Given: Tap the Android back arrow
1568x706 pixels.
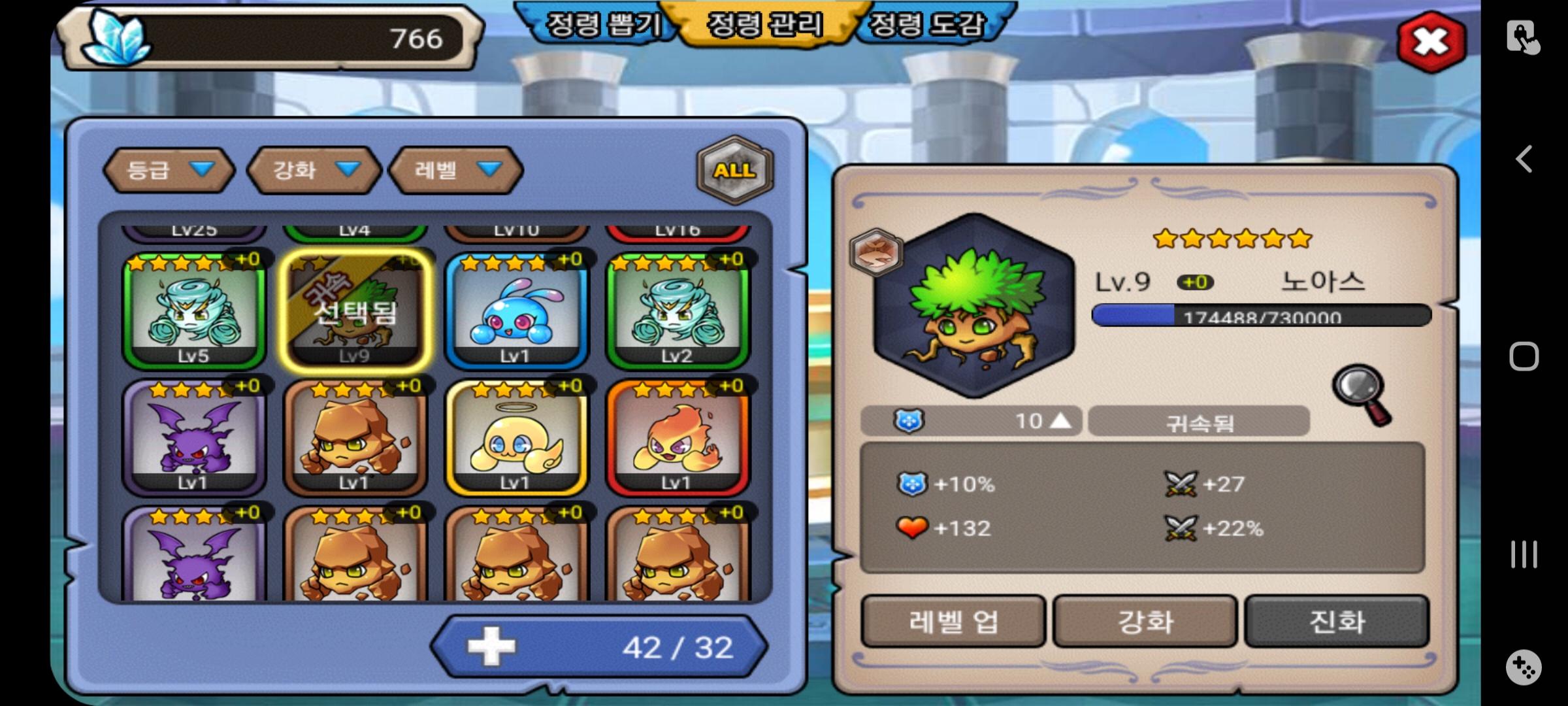Looking at the screenshot, I should click(1524, 159).
